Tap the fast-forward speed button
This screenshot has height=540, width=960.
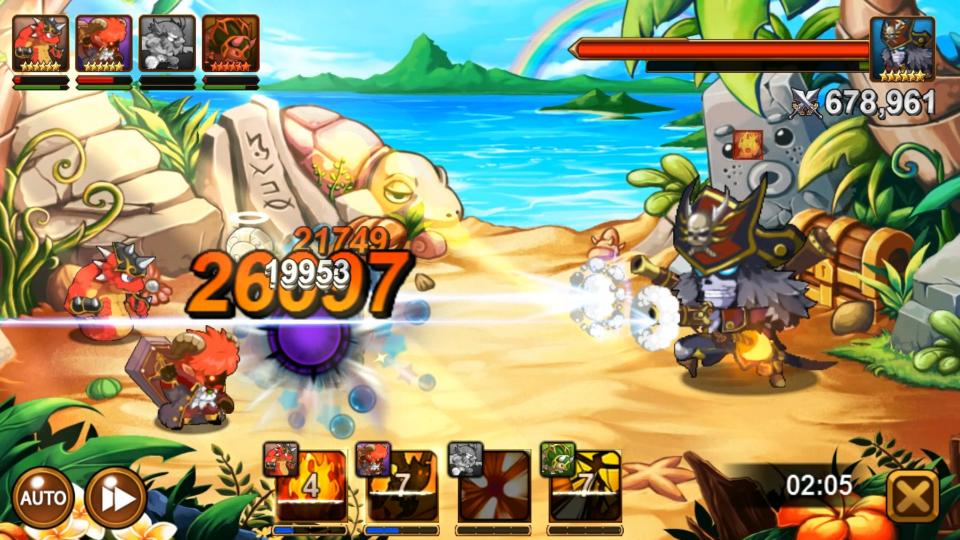[115, 497]
